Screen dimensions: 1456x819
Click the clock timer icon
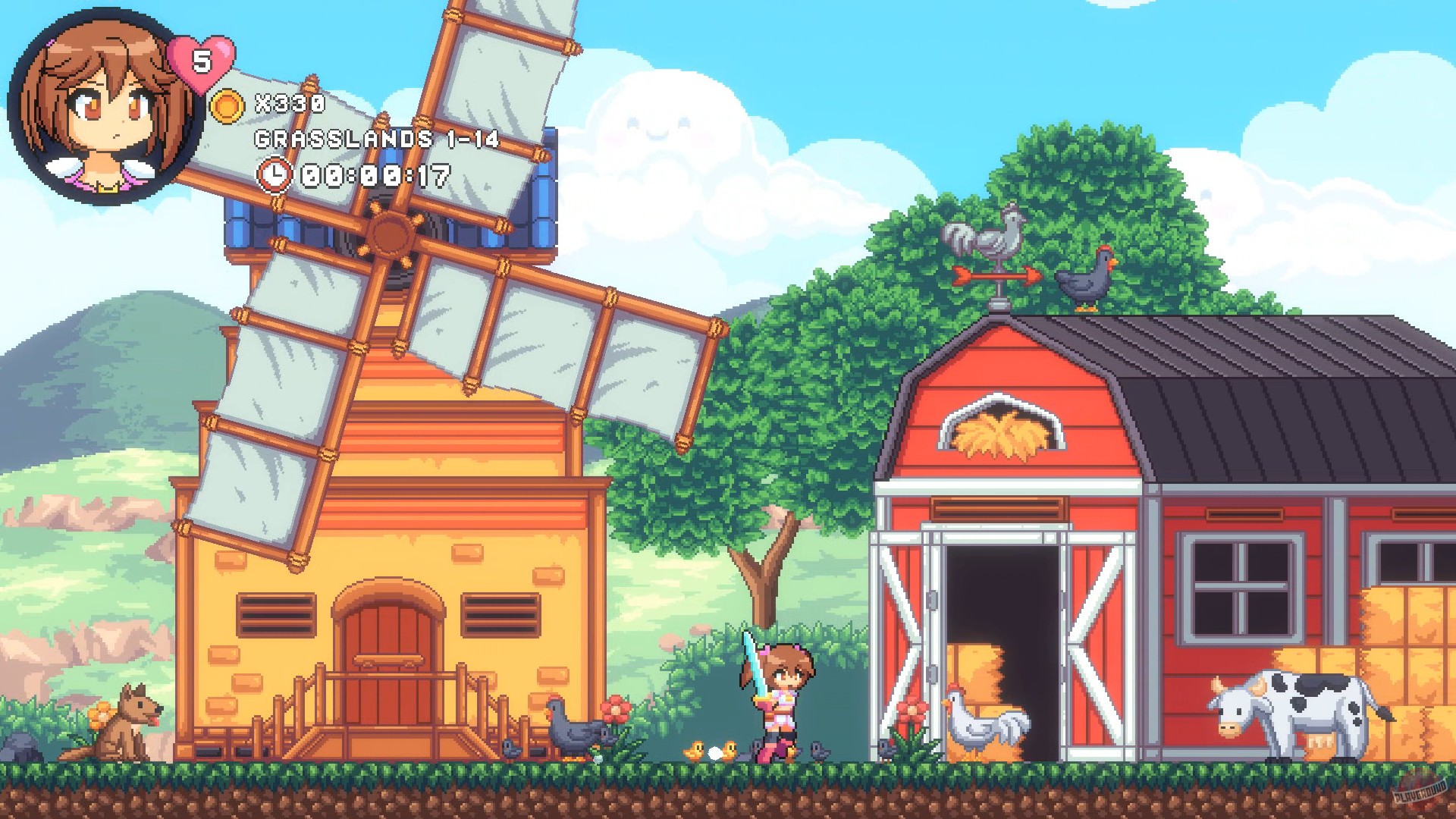(x=275, y=174)
